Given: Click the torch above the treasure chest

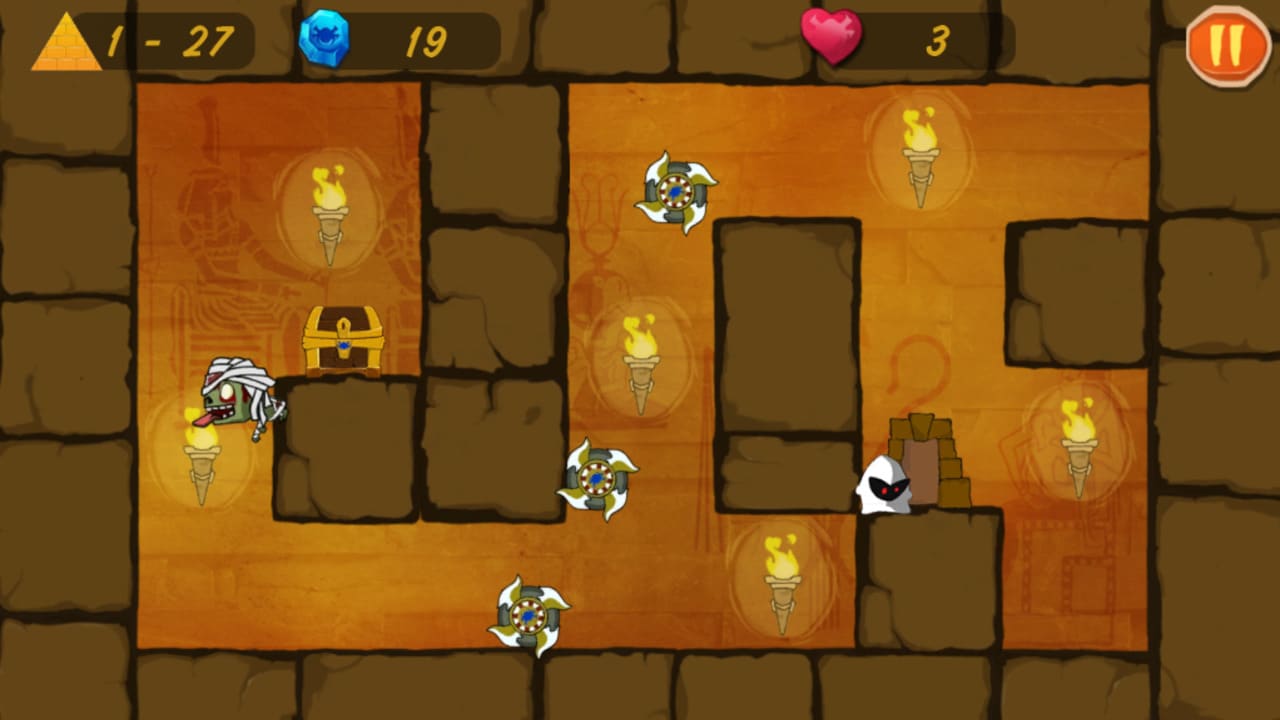Looking at the screenshot, I should pyautogui.click(x=330, y=215).
